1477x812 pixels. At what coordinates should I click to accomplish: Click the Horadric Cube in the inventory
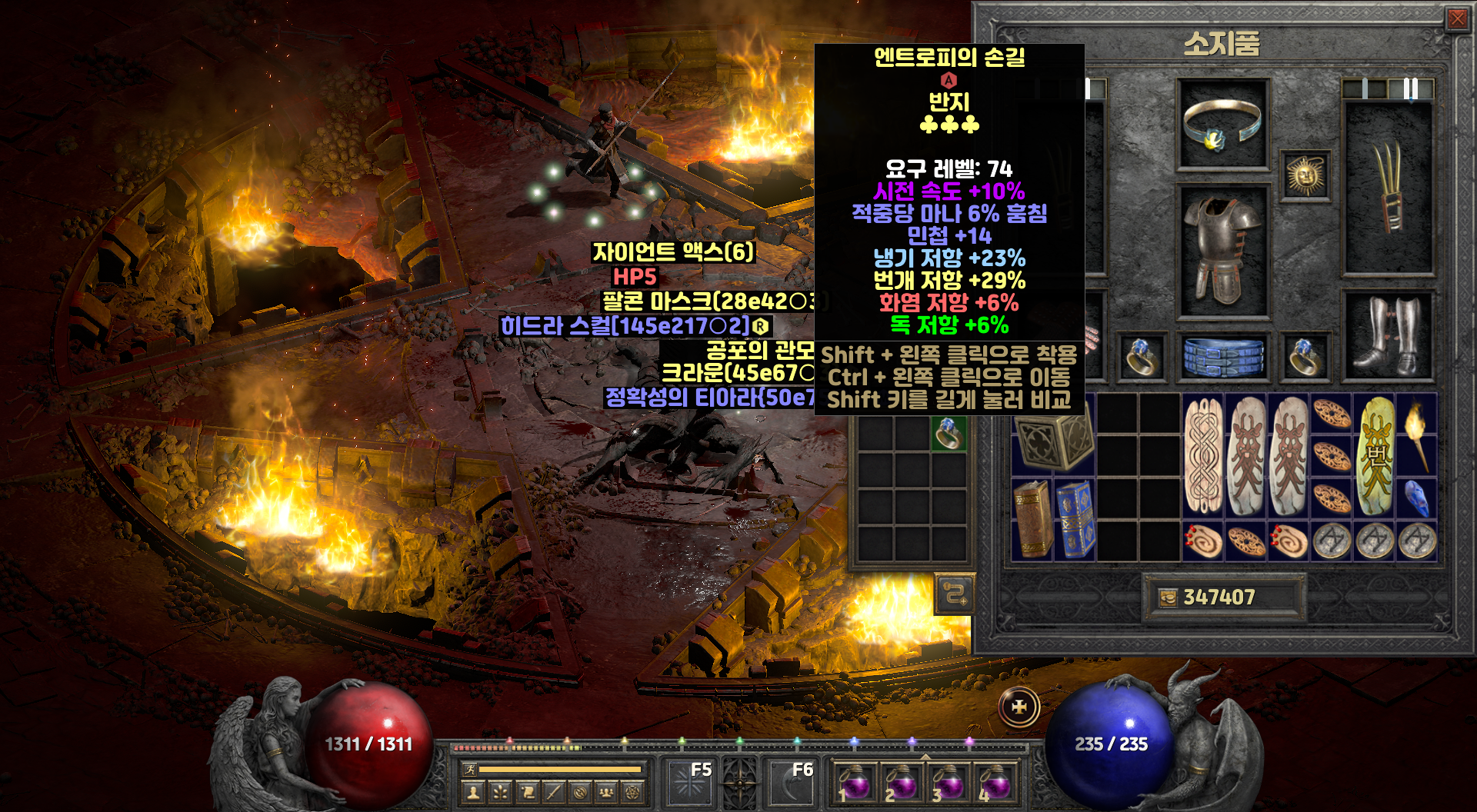click(x=1052, y=437)
